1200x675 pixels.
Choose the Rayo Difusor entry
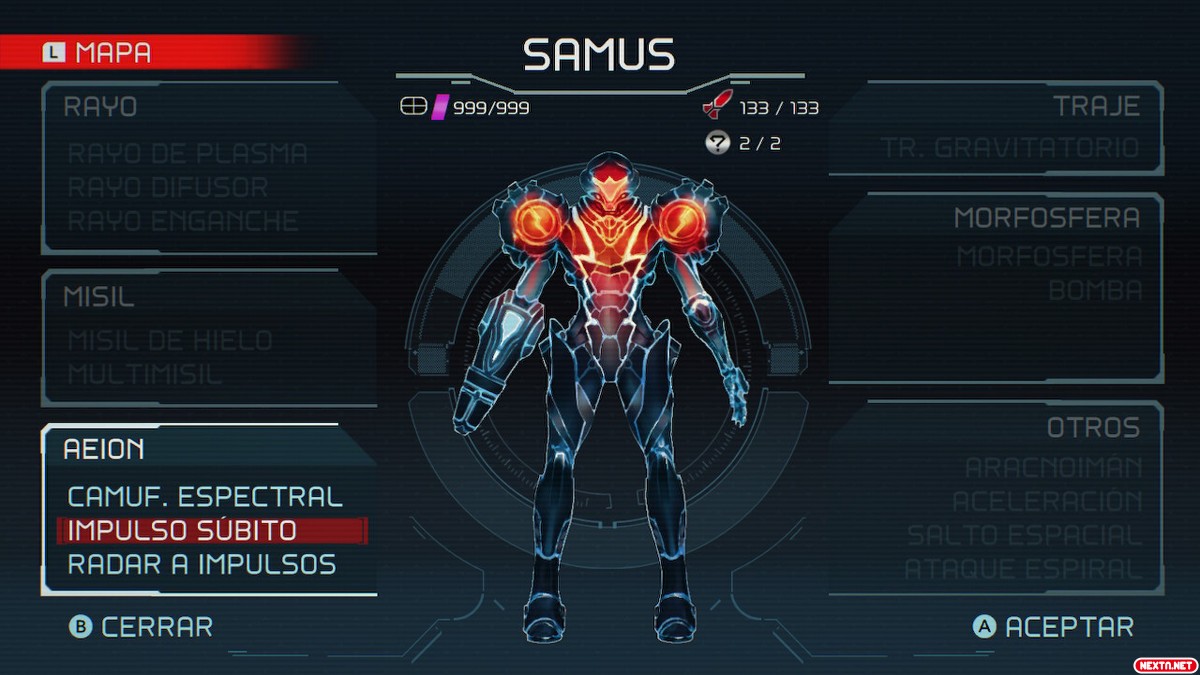(x=167, y=187)
